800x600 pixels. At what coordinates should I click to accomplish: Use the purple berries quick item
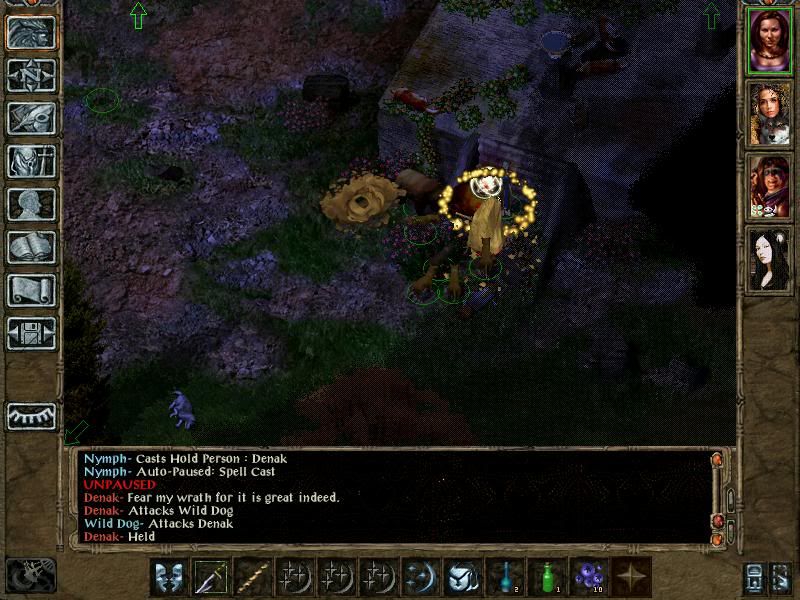tap(588, 577)
